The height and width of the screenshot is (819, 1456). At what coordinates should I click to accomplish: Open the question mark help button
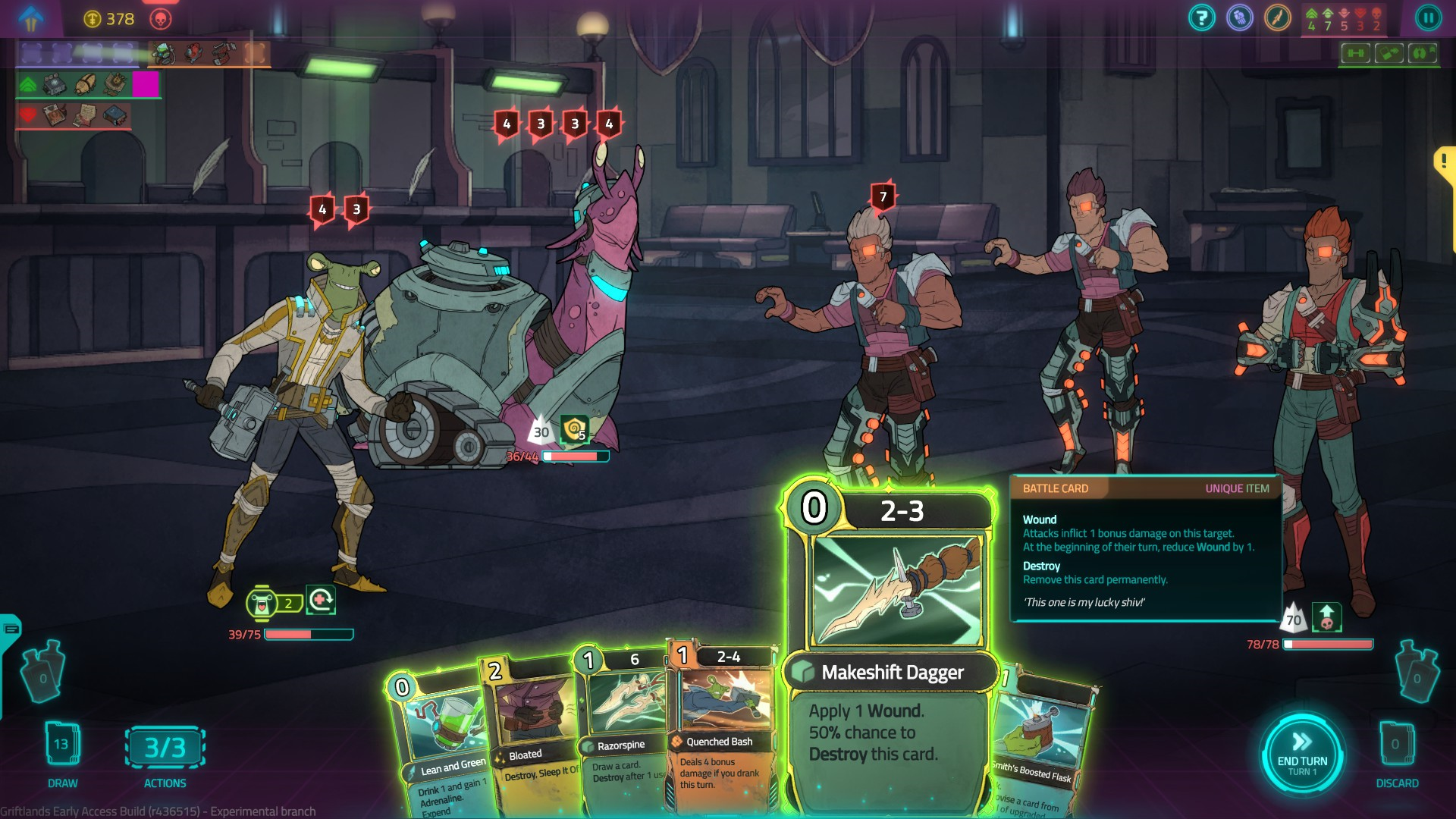(x=1202, y=18)
